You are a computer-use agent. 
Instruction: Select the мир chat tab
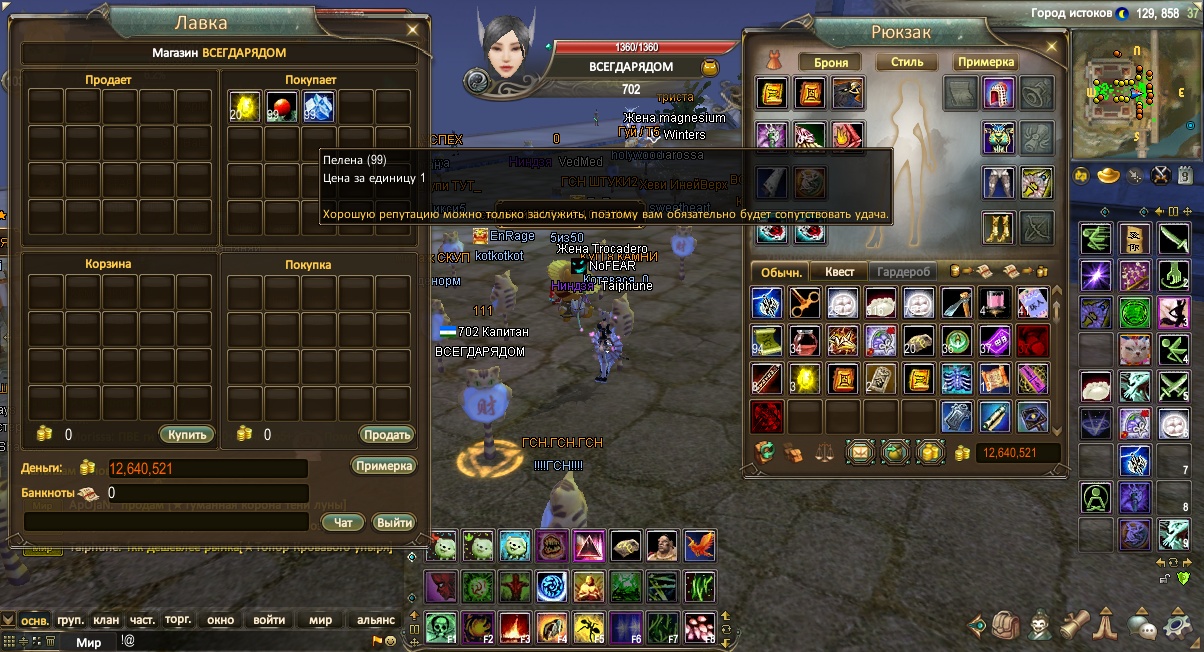tap(320, 620)
